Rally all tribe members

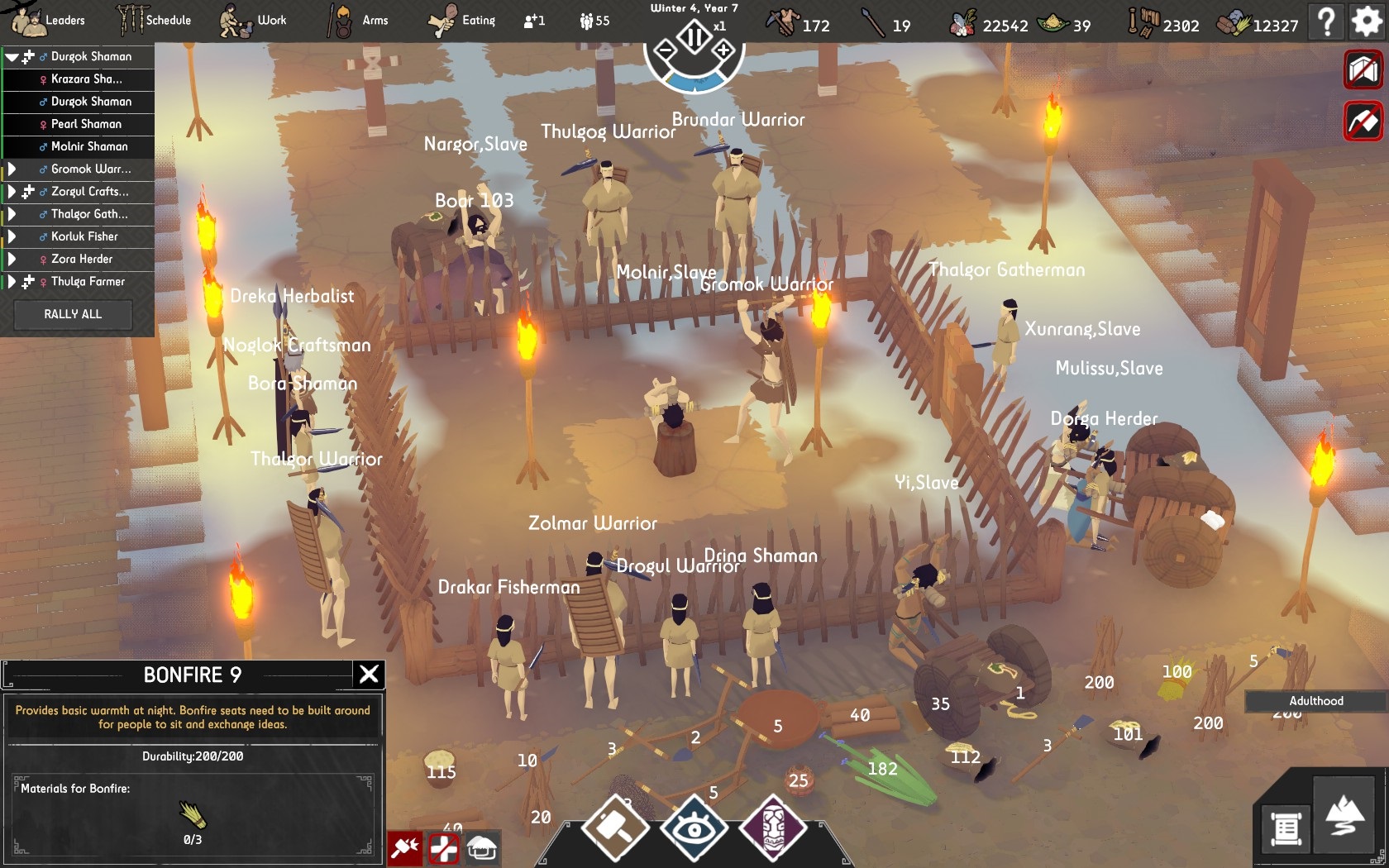[73, 314]
